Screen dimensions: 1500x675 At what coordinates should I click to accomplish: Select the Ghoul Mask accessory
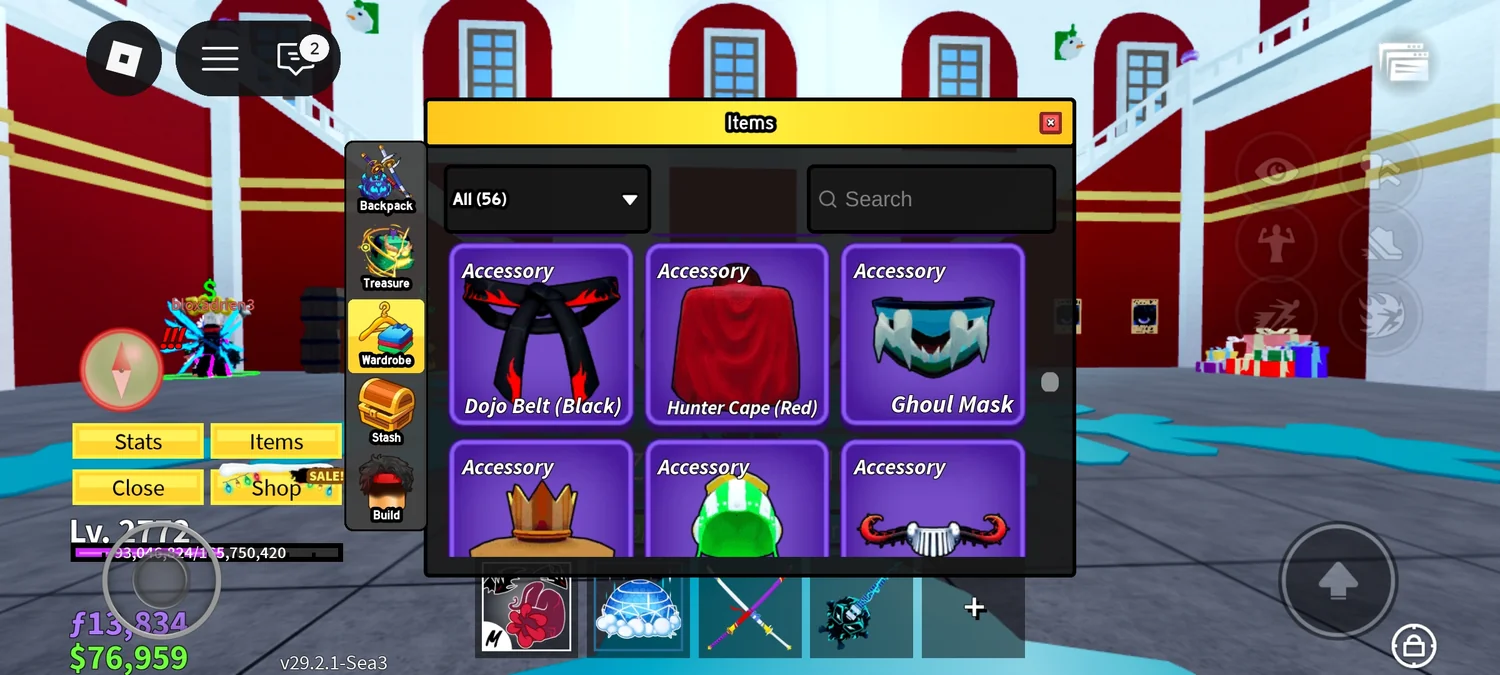click(x=933, y=335)
